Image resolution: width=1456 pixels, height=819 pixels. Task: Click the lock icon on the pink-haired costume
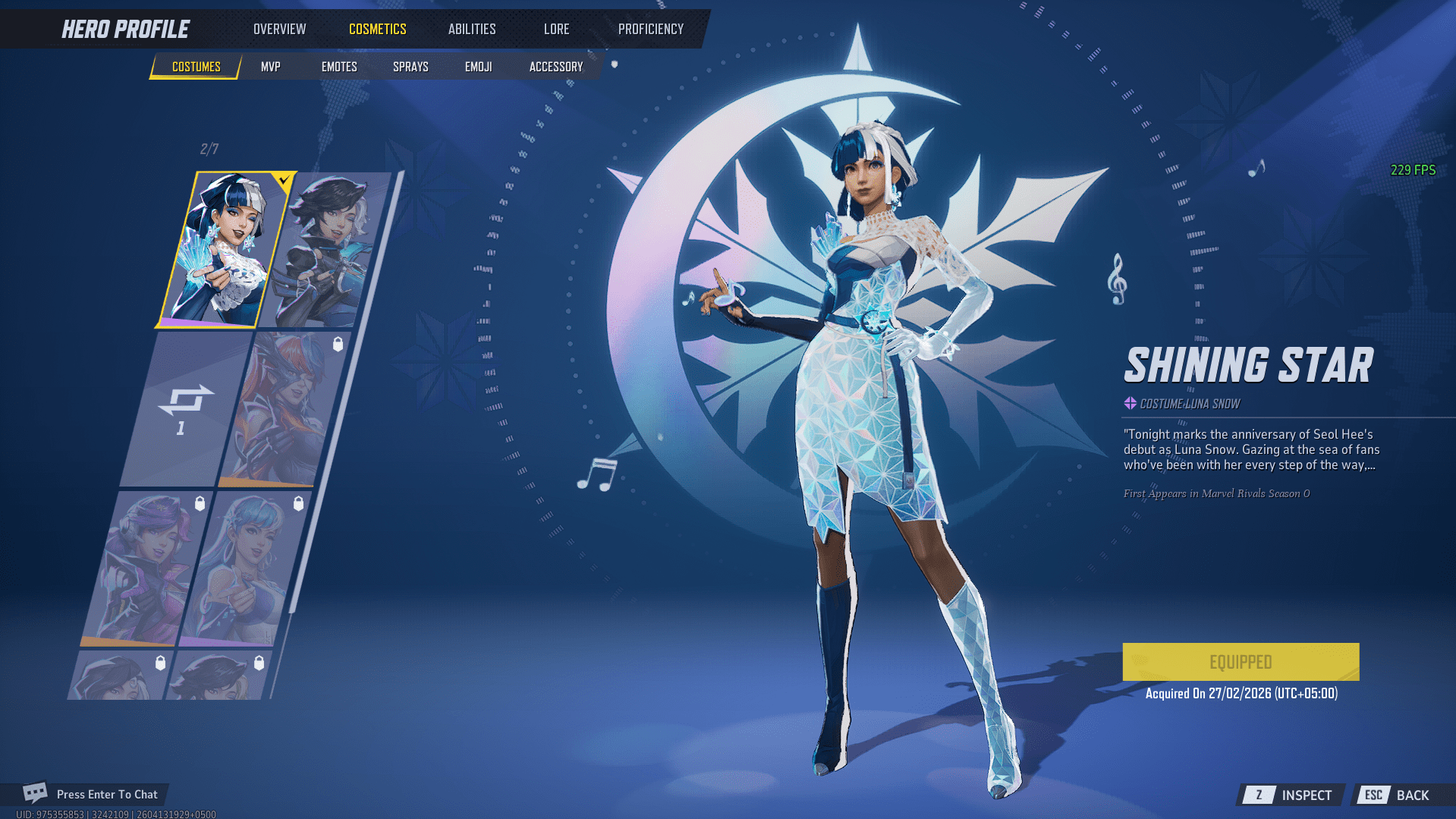[201, 502]
